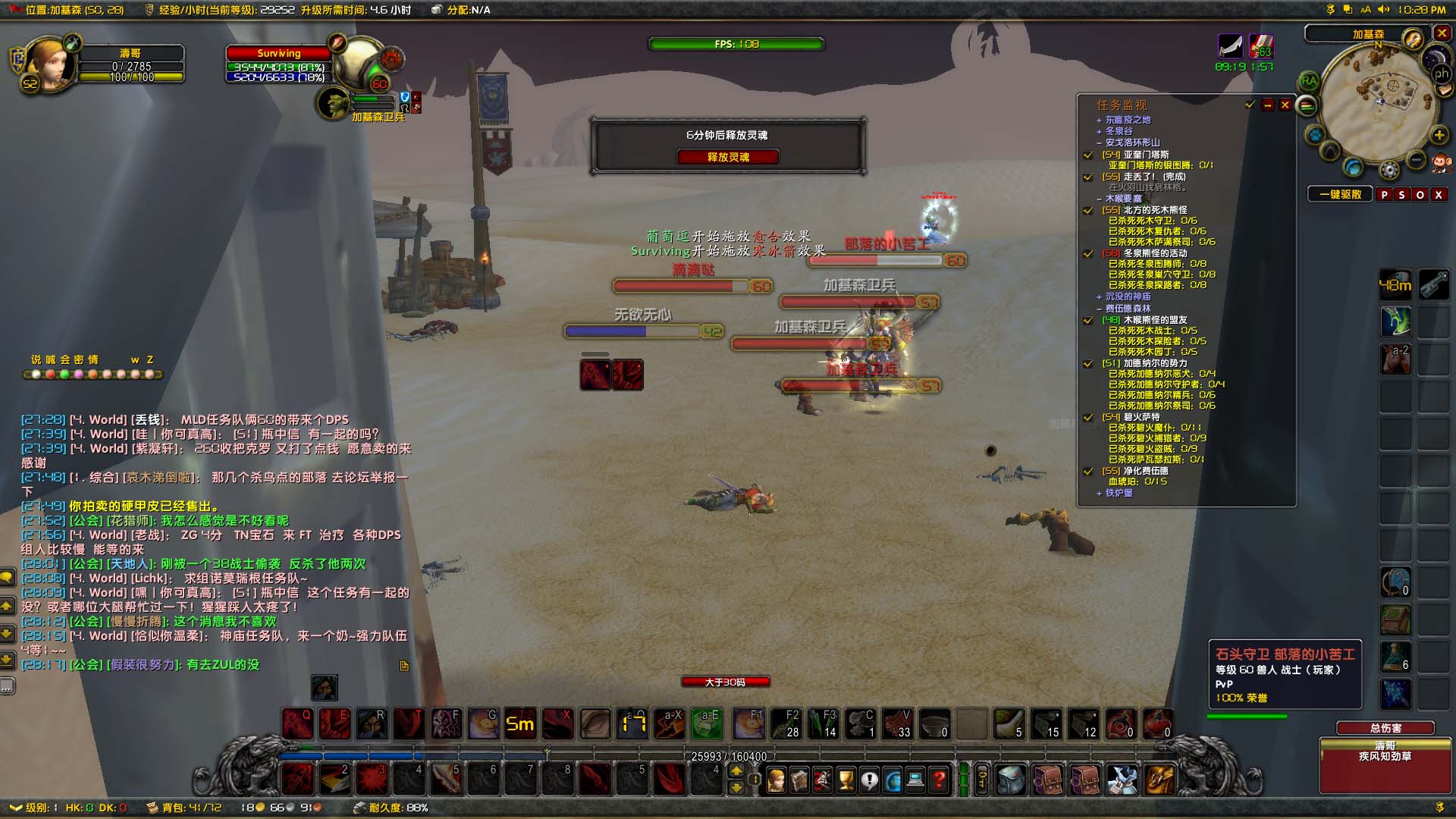Click the ph minimap button
Image resolution: width=1456 pixels, height=819 pixels.
(x=1442, y=74)
